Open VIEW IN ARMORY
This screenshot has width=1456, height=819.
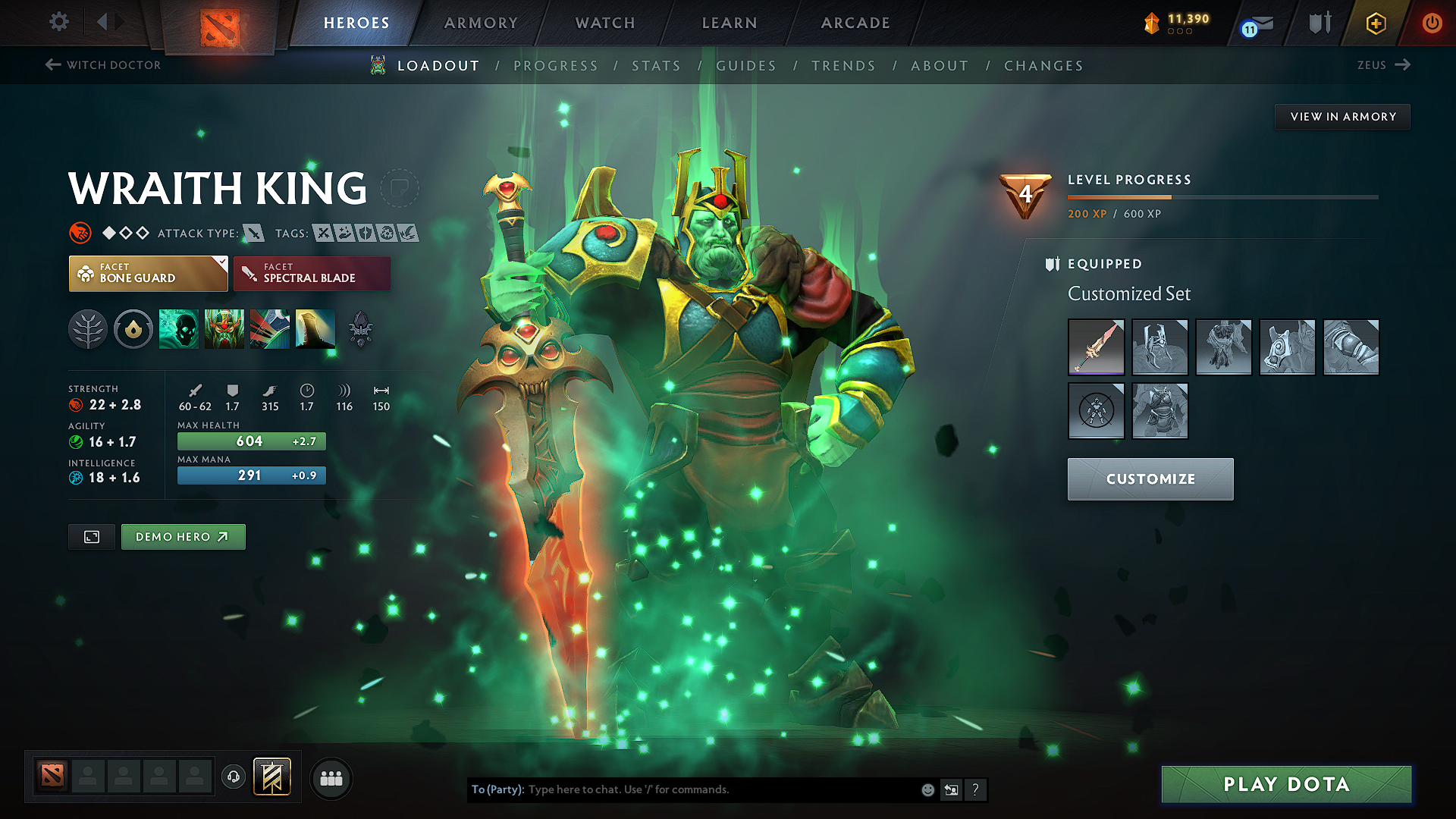[x=1341, y=116]
